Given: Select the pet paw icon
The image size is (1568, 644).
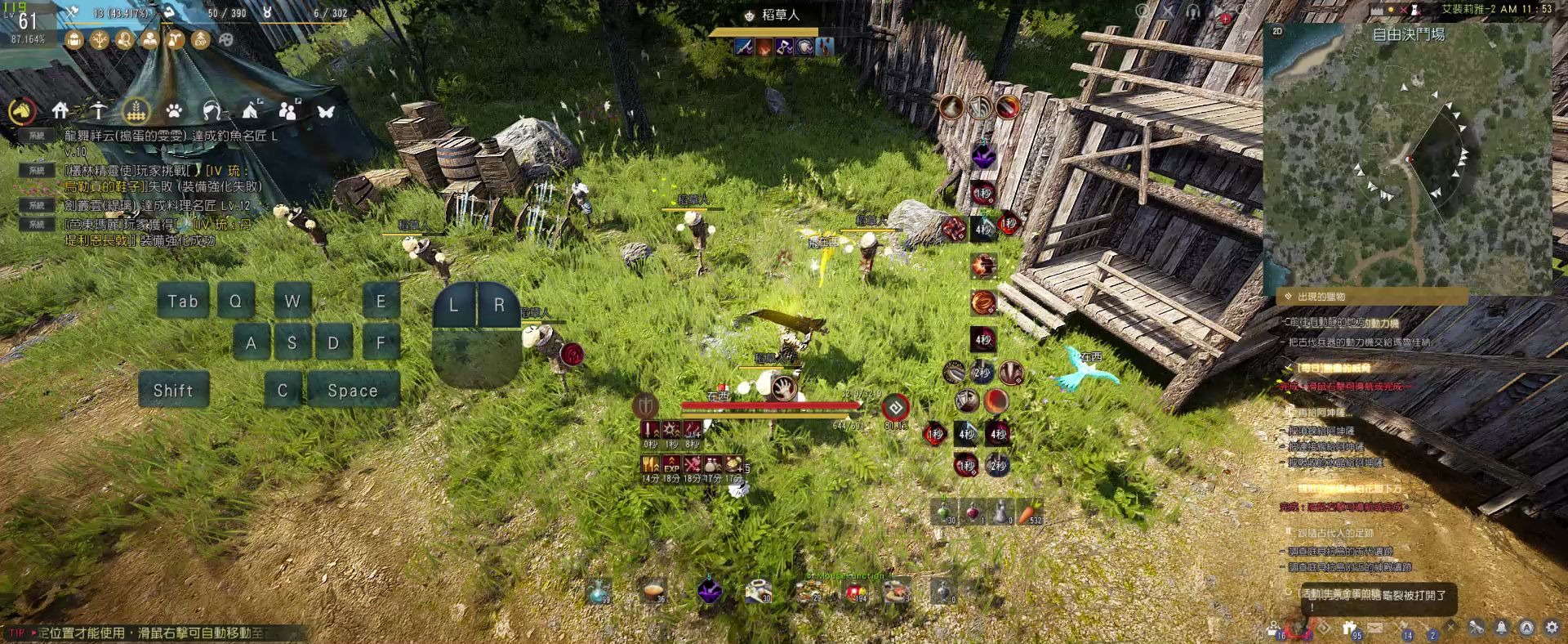Looking at the screenshot, I should coord(173,110).
